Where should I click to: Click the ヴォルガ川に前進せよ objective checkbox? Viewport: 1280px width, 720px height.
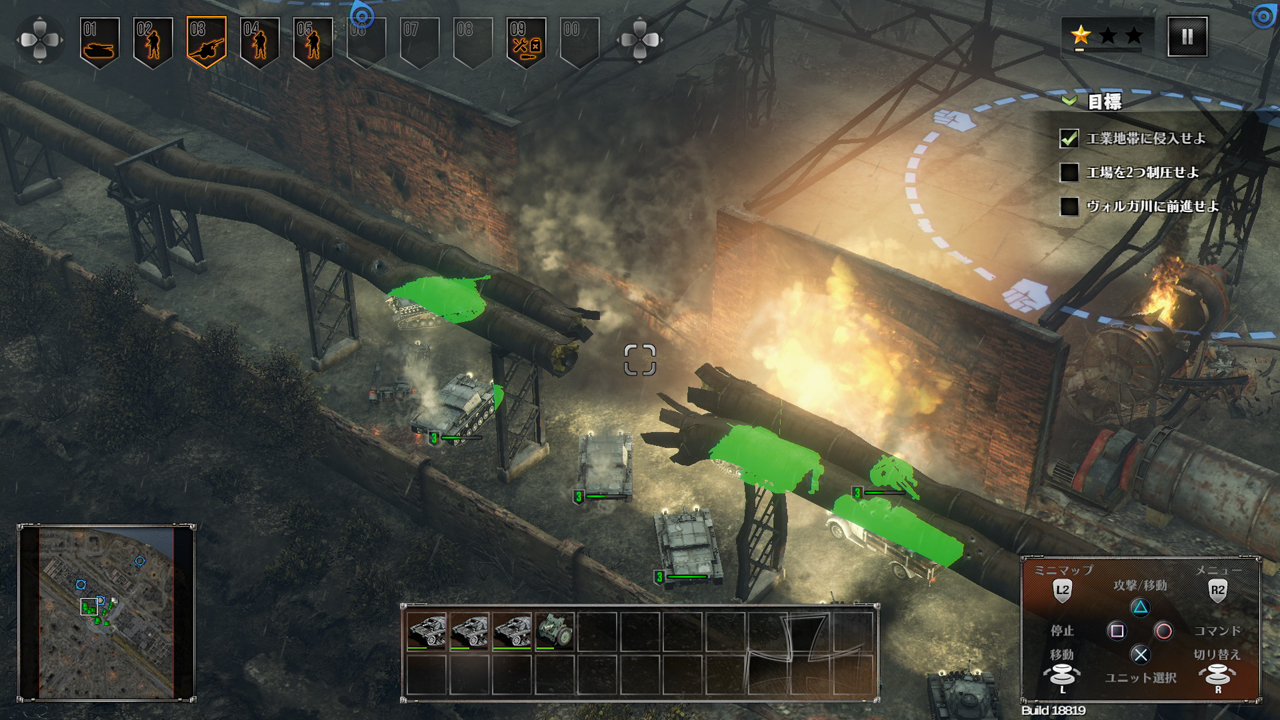1070,206
